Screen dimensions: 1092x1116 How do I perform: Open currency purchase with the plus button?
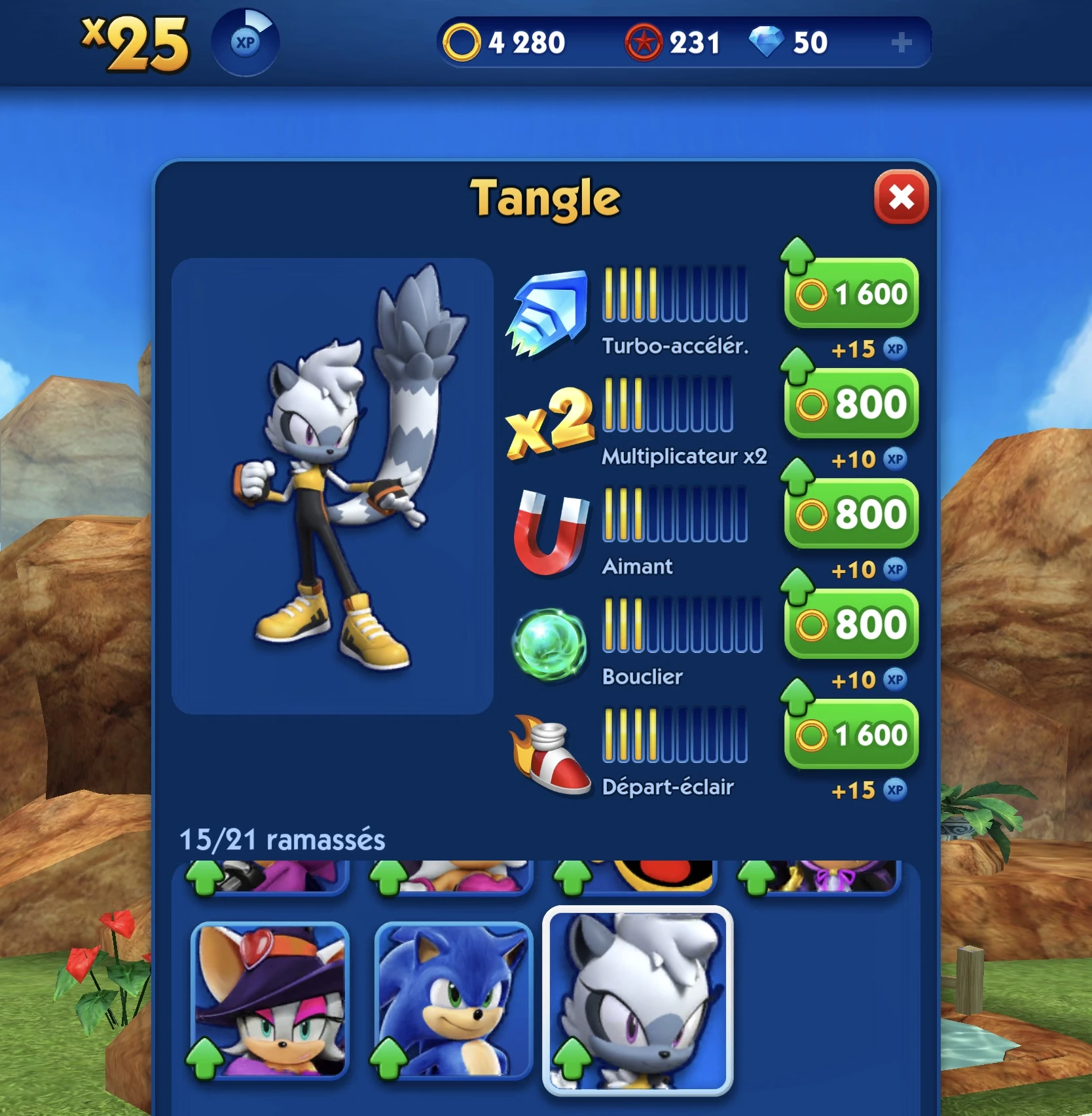(903, 42)
